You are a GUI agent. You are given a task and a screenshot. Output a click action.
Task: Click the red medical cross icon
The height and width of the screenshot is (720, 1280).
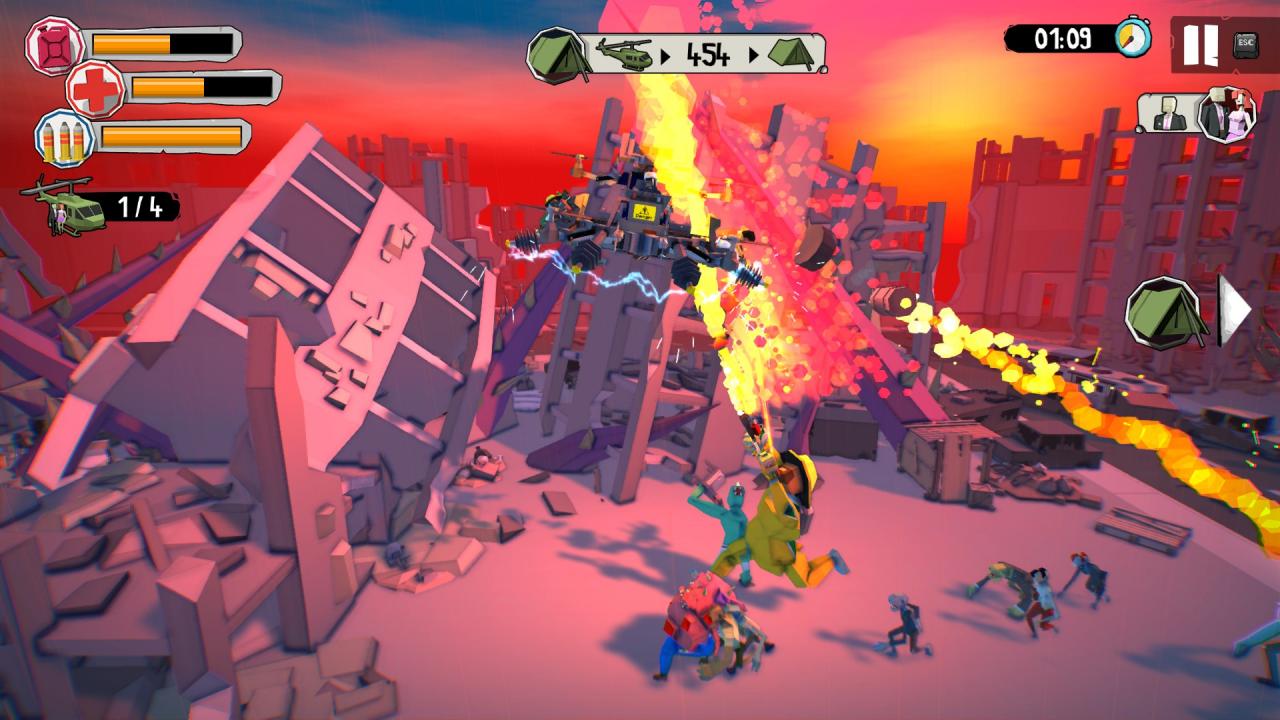96,89
